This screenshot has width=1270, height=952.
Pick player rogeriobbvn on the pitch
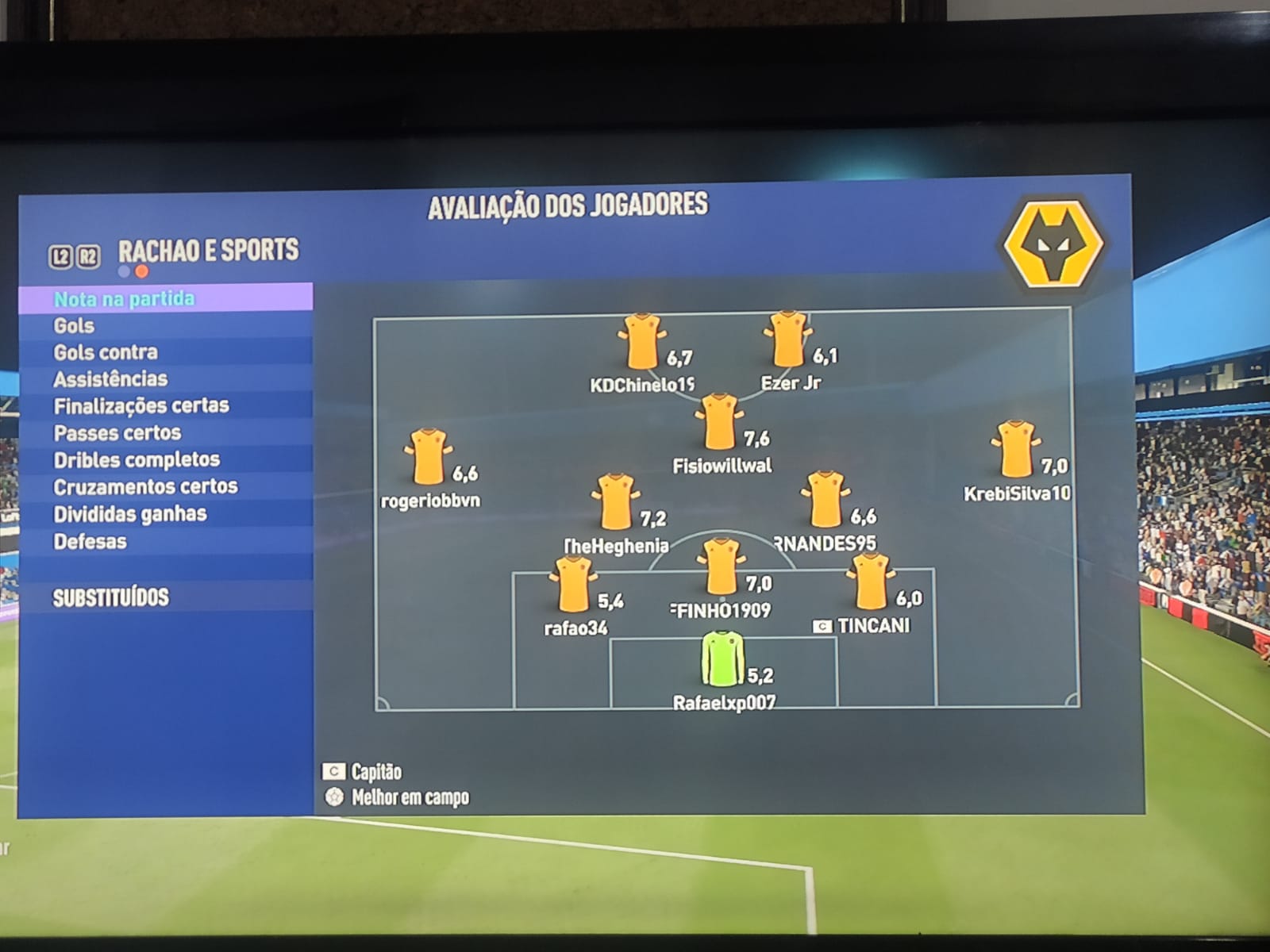click(x=428, y=457)
